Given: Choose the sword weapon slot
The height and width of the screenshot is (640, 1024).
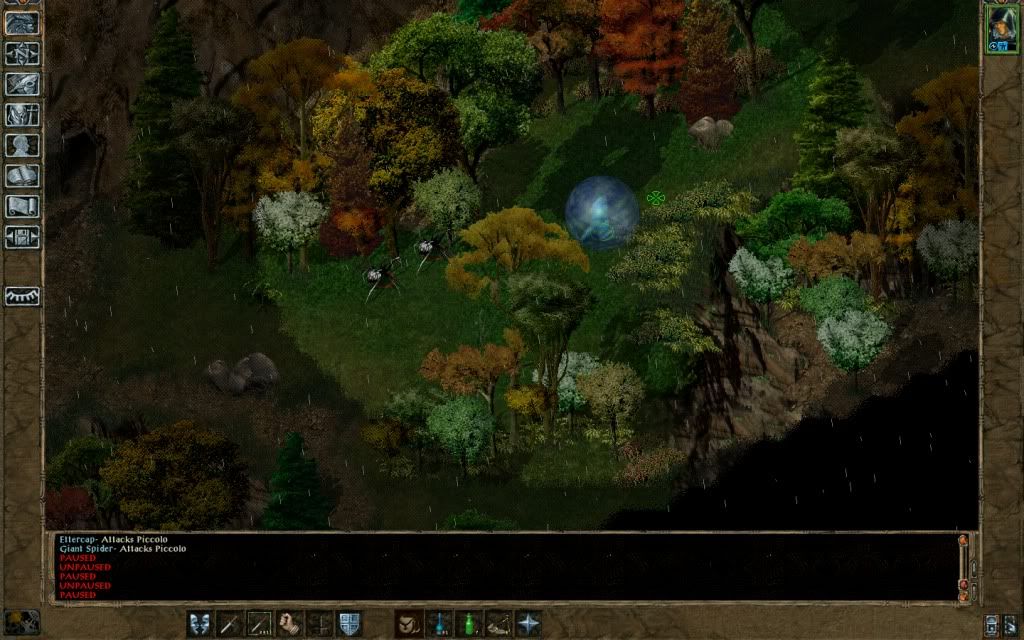Looking at the screenshot, I should [x=230, y=623].
